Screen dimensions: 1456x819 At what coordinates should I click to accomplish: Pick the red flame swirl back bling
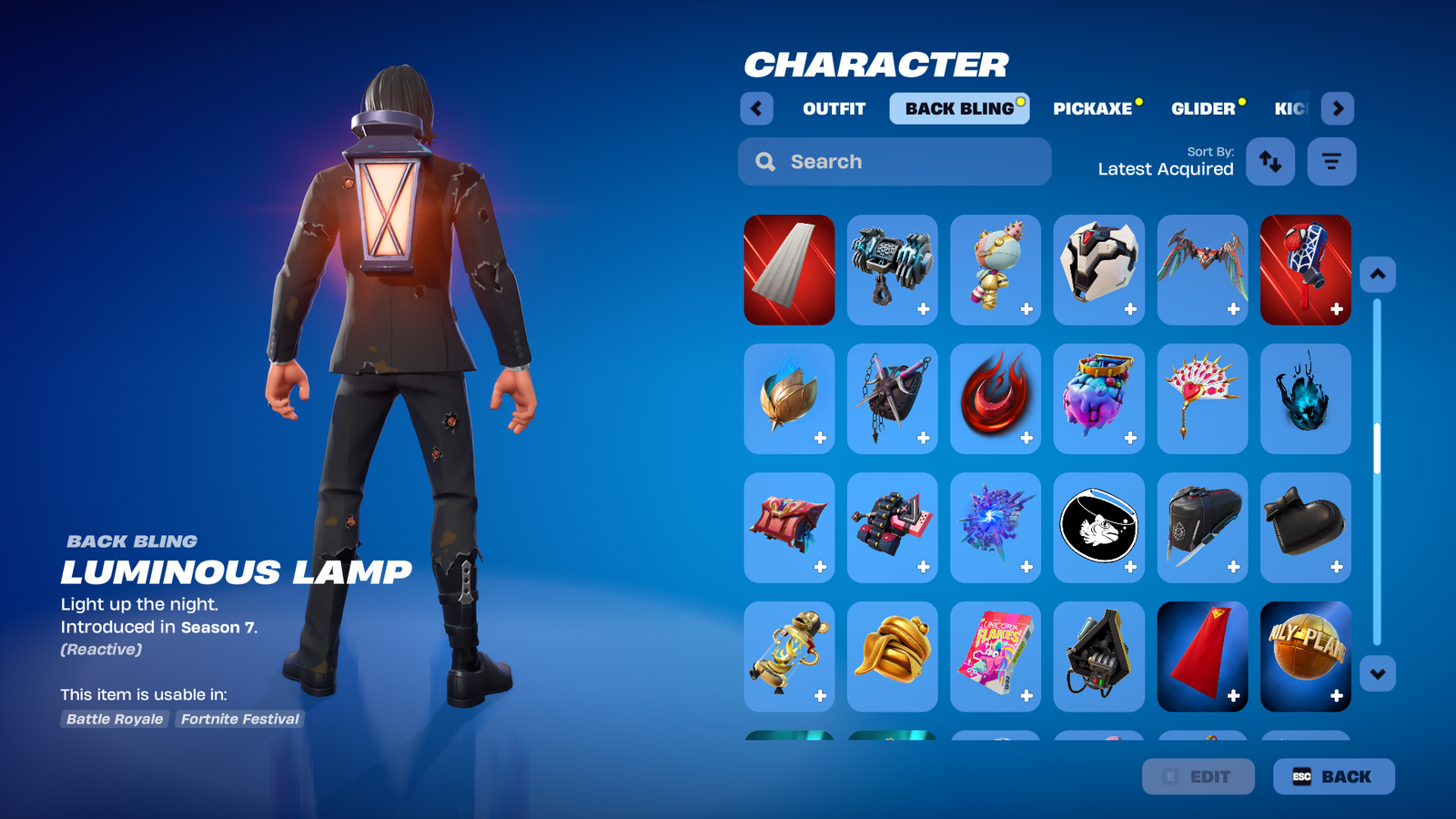[996, 399]
